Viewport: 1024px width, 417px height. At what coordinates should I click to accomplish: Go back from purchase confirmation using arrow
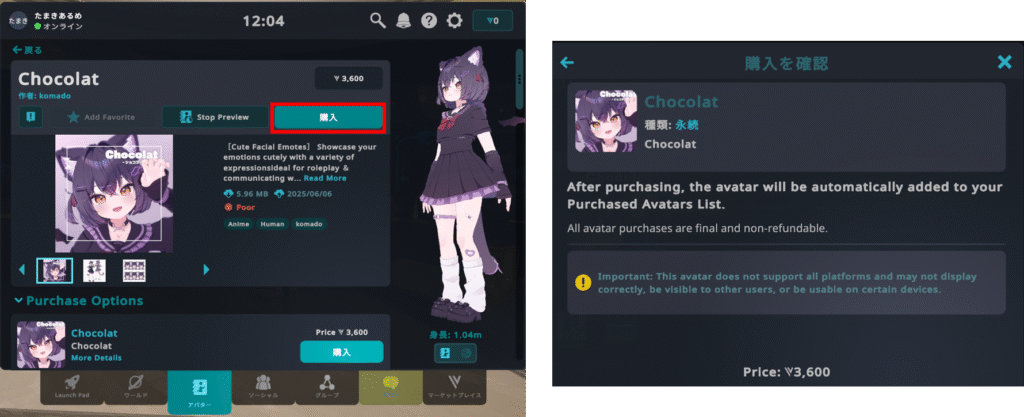pyautogui.click(x=567, y=63)
